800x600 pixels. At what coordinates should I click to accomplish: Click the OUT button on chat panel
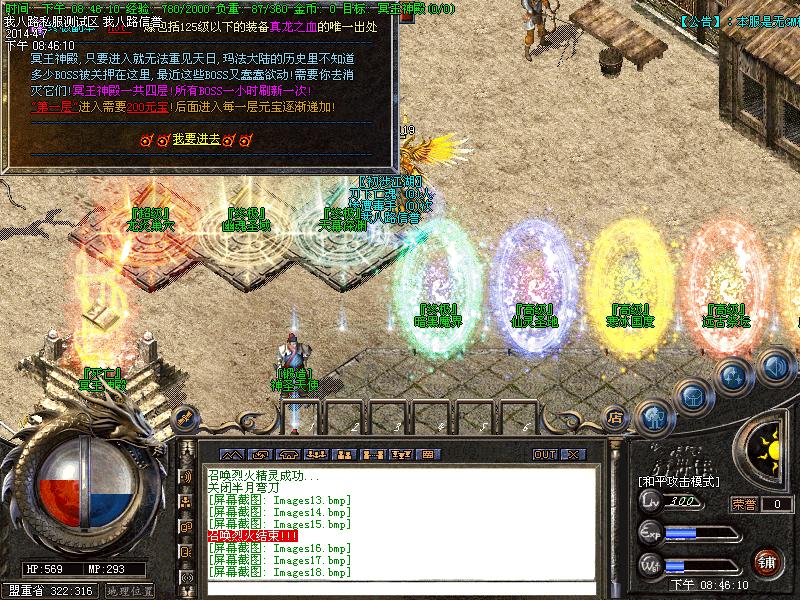tap(545, 454)
